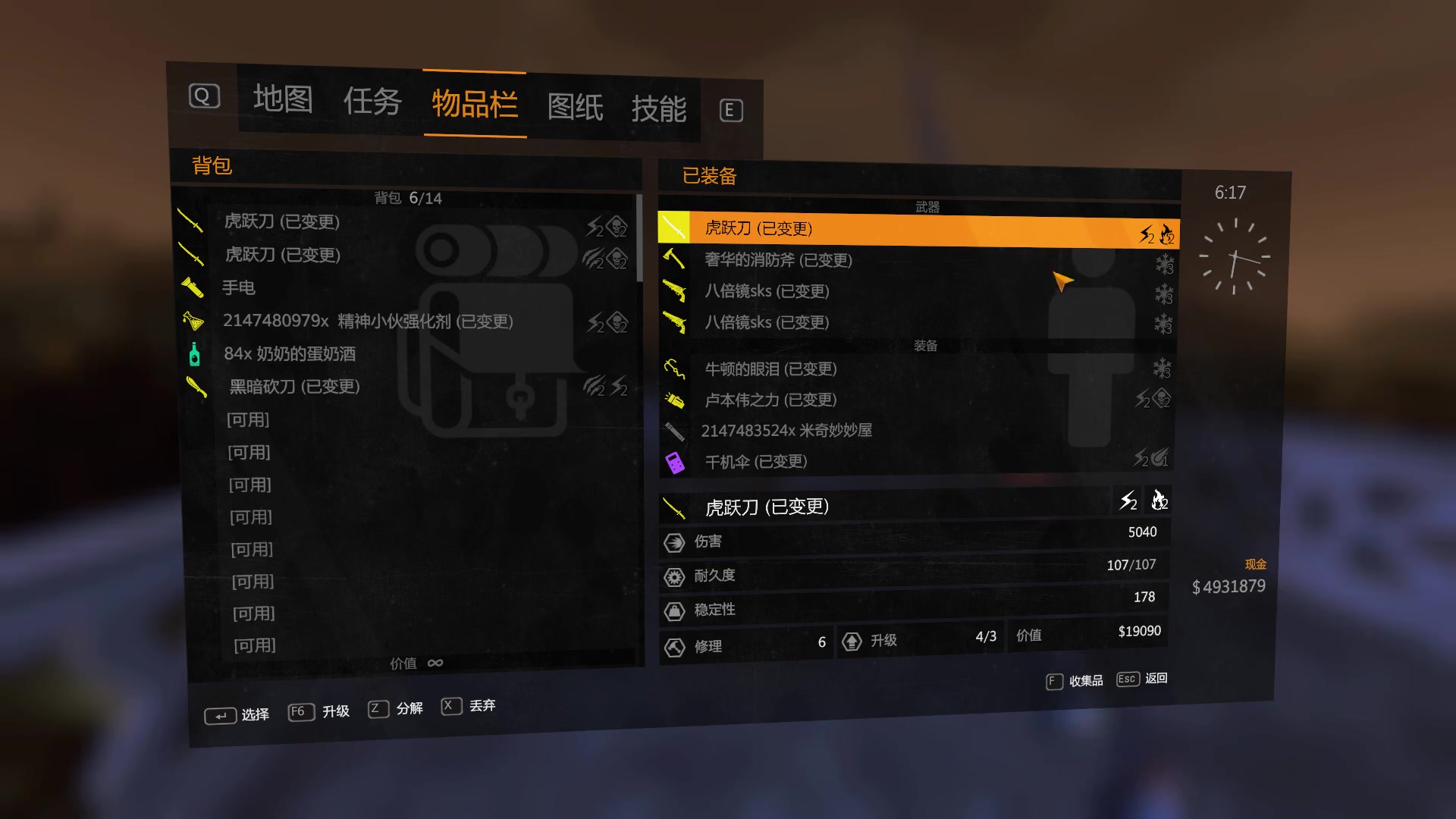Switch to the 图纸 tab

pyautogui.click(x=576, y=106)
